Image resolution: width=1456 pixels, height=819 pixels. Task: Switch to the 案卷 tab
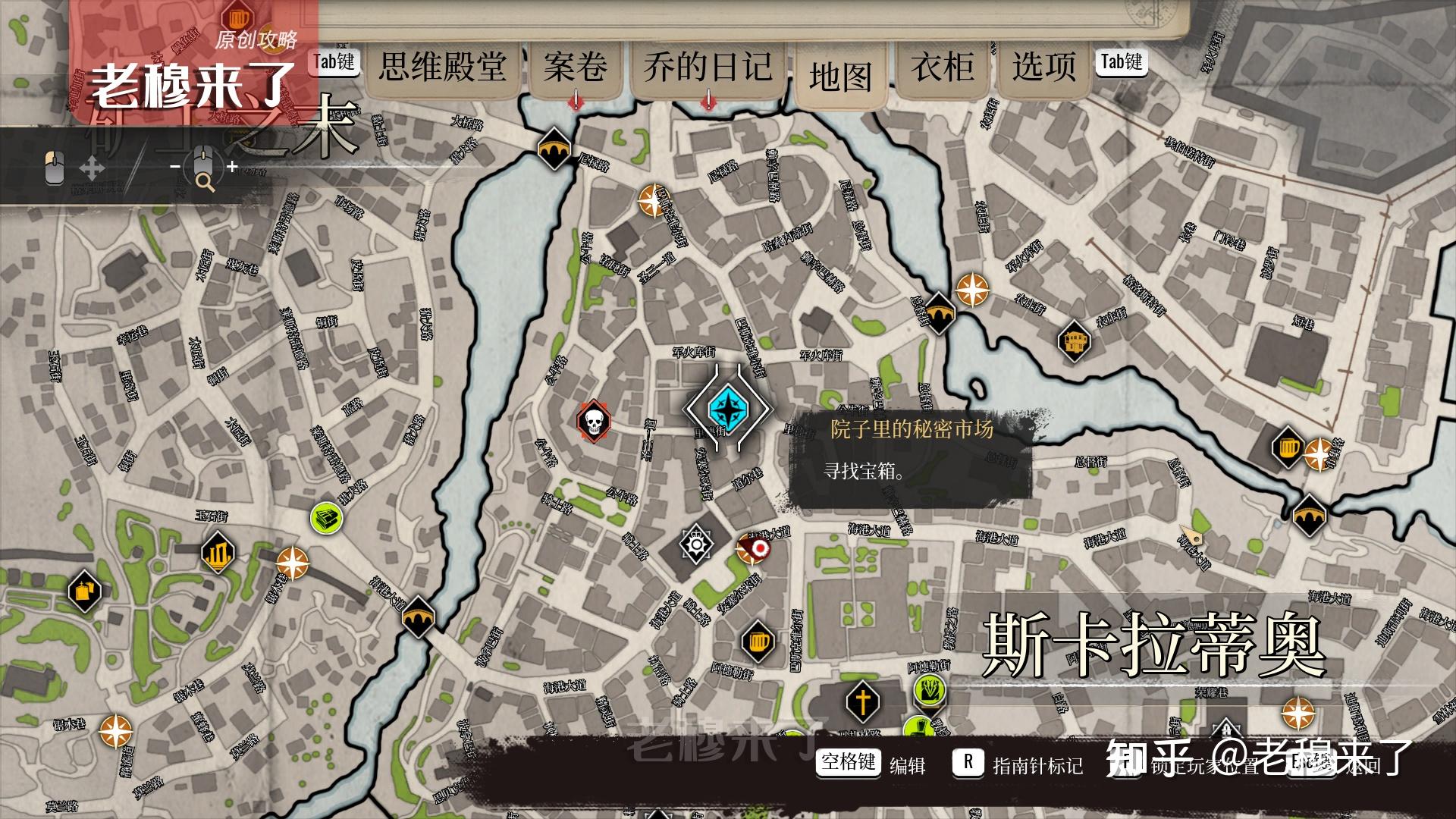click(576, 67)
